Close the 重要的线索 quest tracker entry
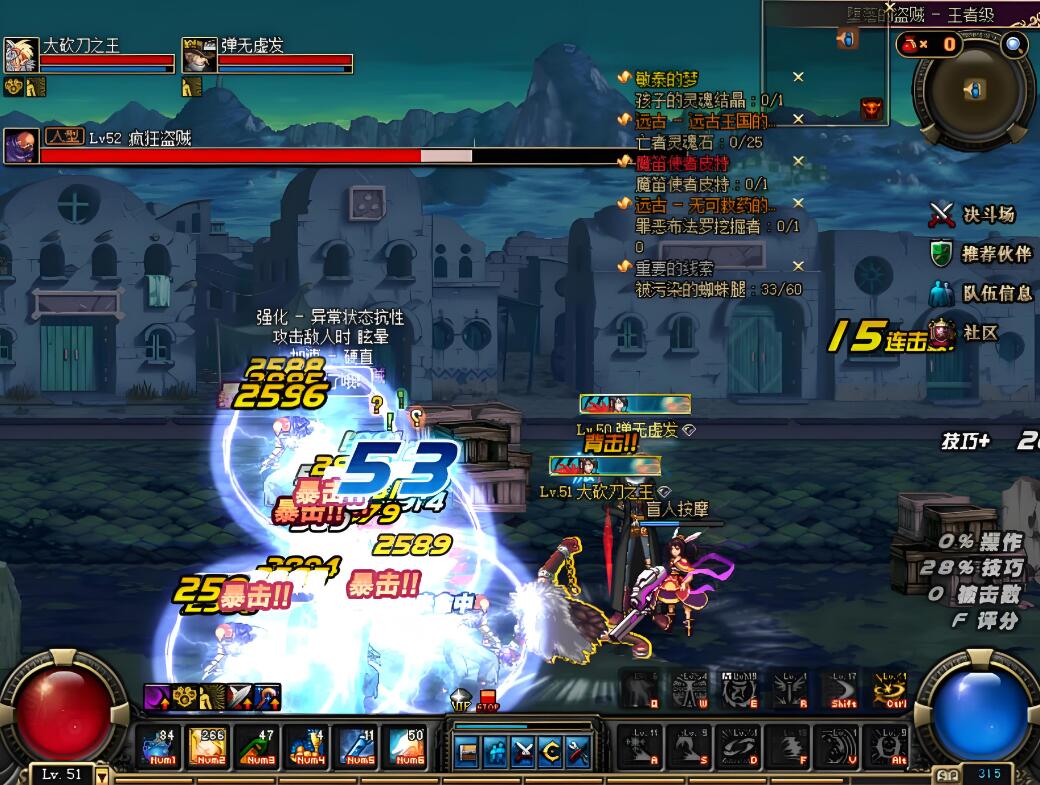The image size is (1040, 785). tap(798, 266)
